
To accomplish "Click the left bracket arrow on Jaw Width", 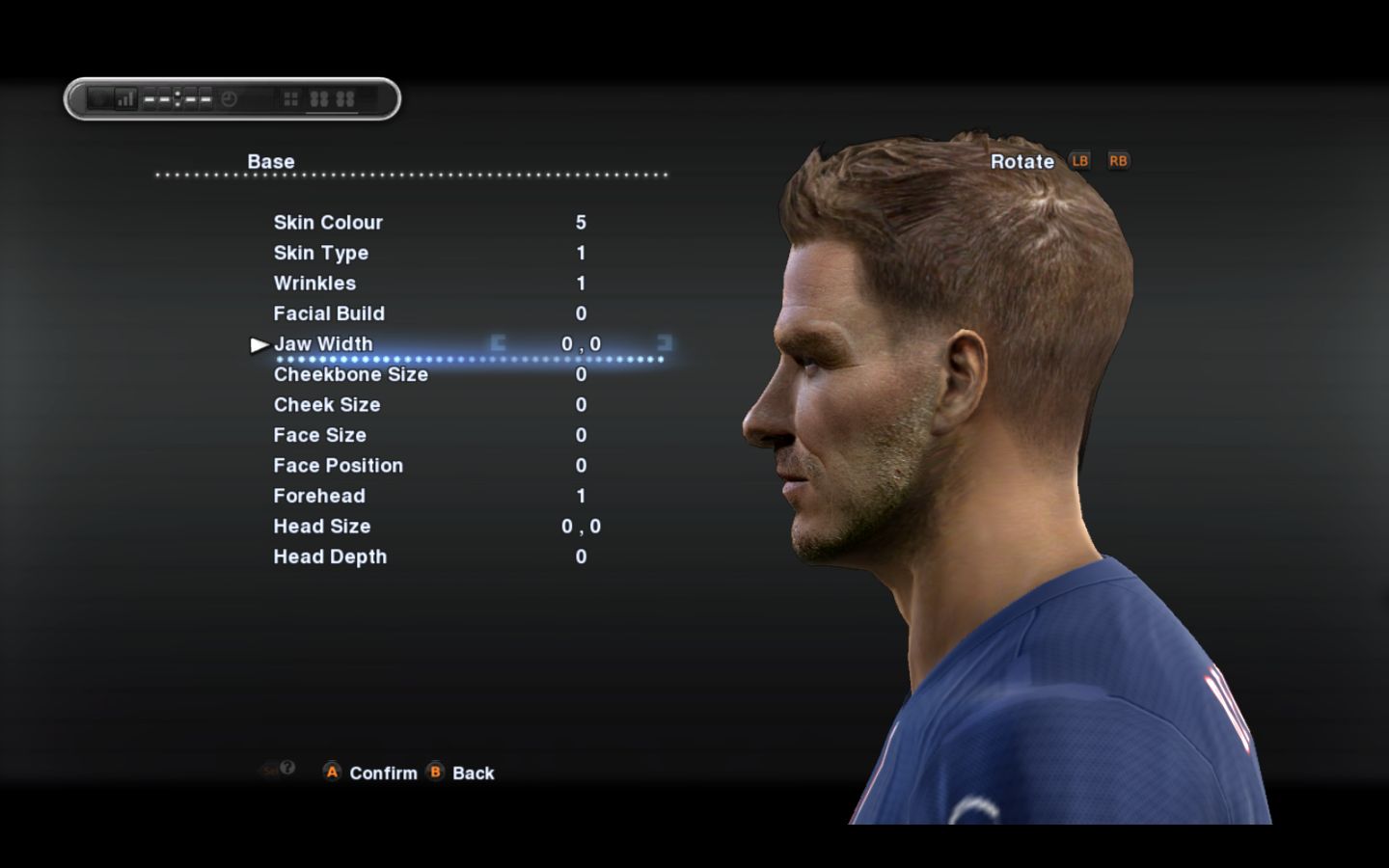I will tap(498, 342).
